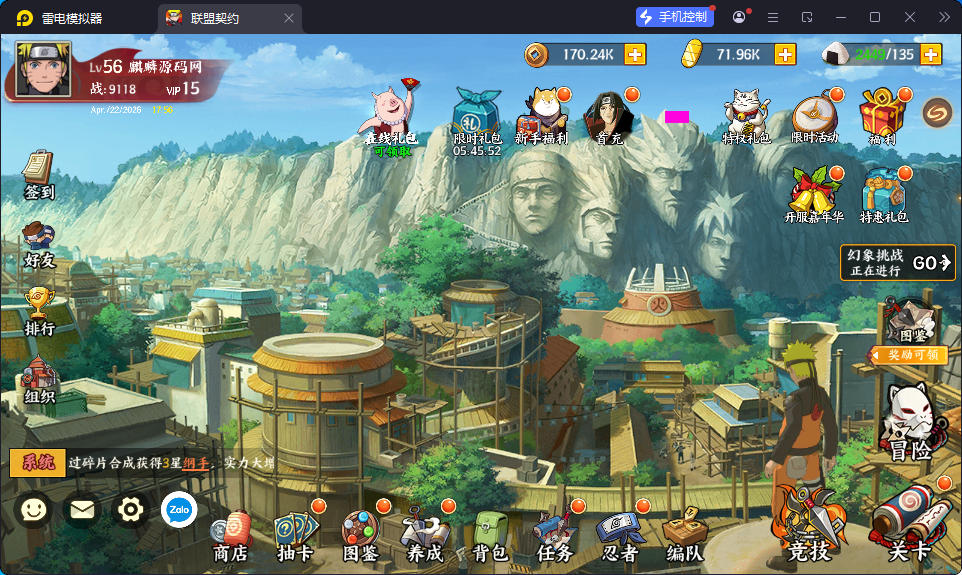Open the 组织 organization building icon
The width and height of the screenshot is (962, 575).
point(40,378)
